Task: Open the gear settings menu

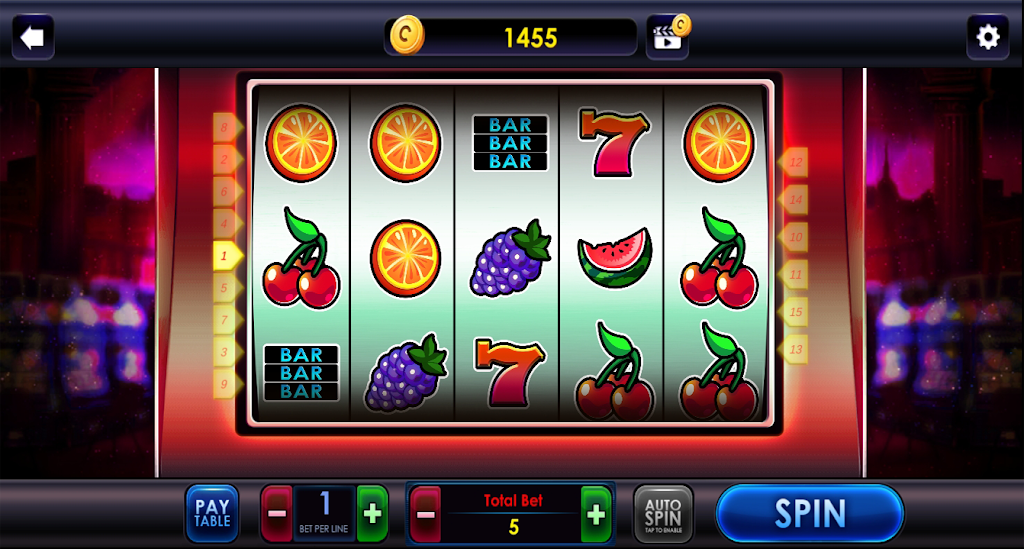Action: click(x=987, y=38)
